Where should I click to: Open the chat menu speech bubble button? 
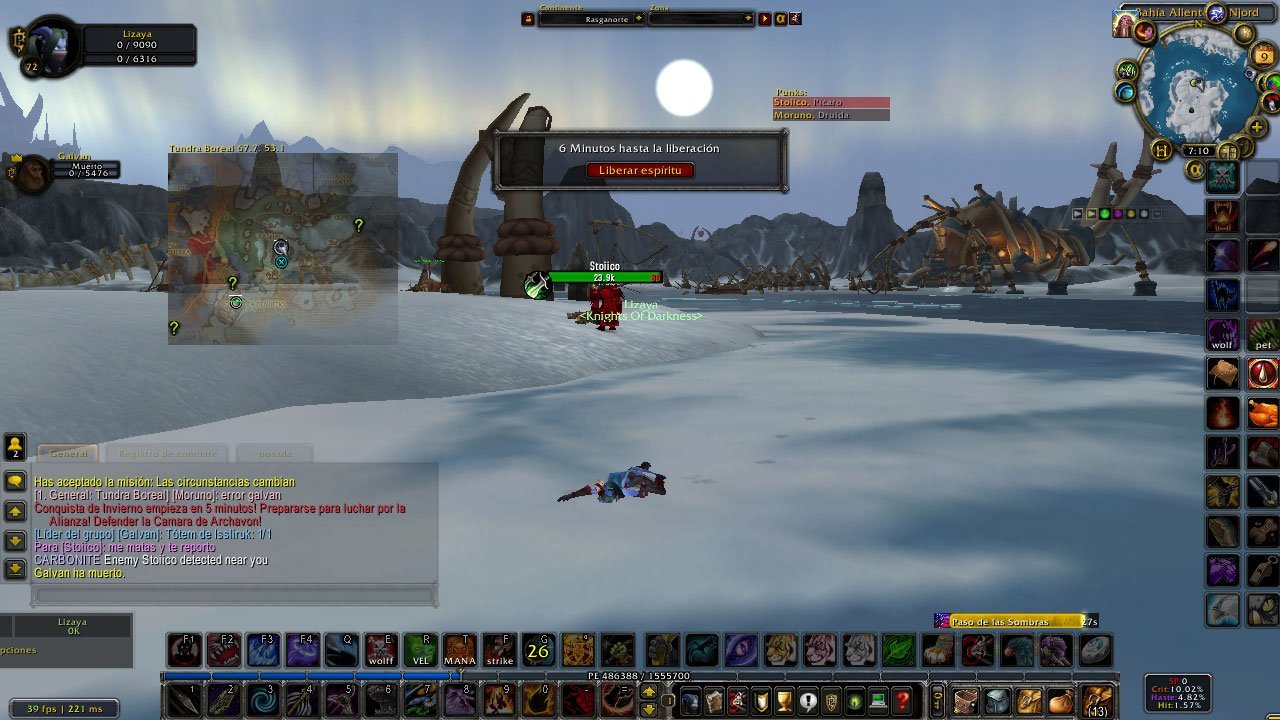click(15, 481)
